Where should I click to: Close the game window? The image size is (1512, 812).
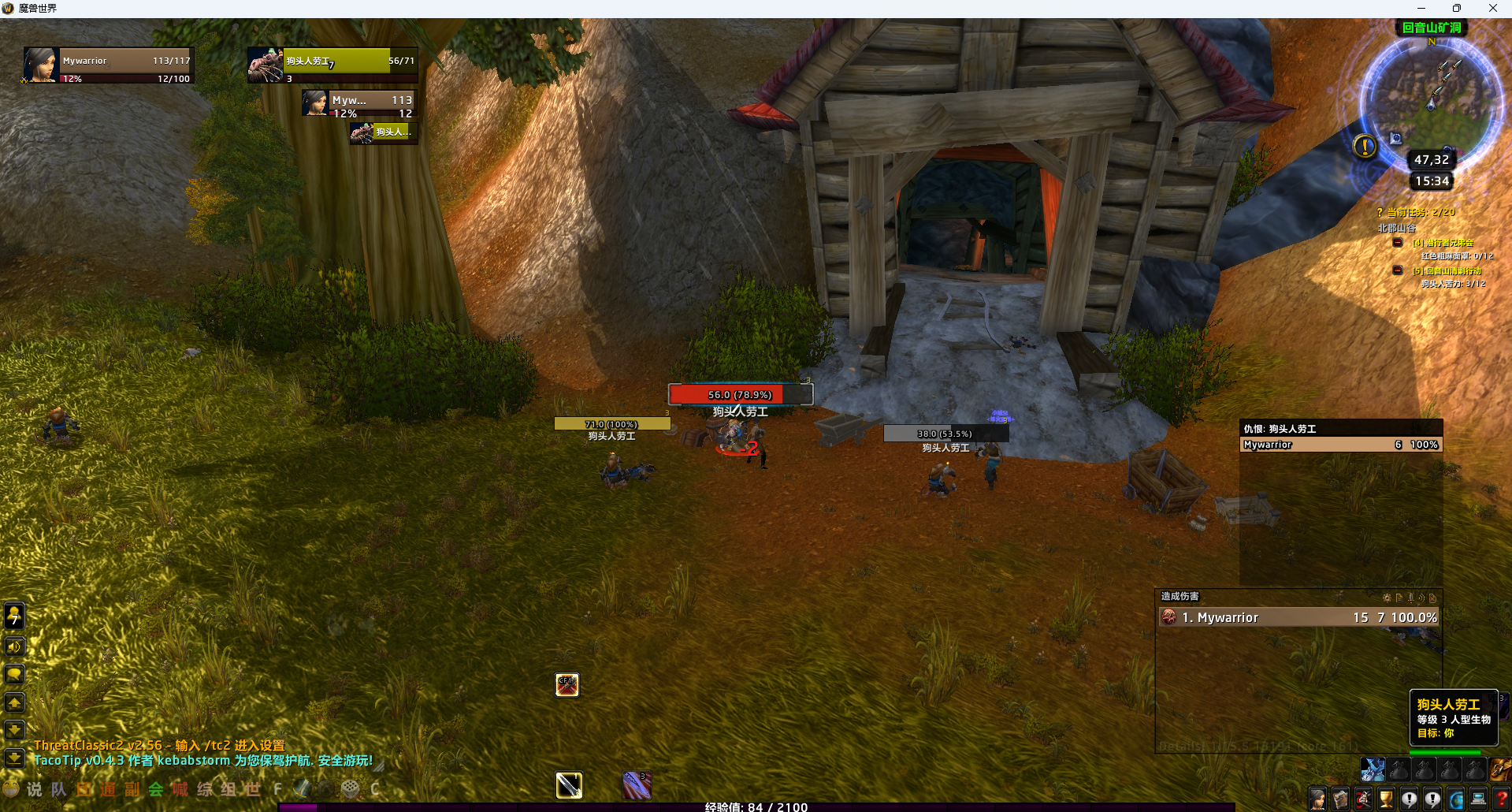[x=1492, y=8]
